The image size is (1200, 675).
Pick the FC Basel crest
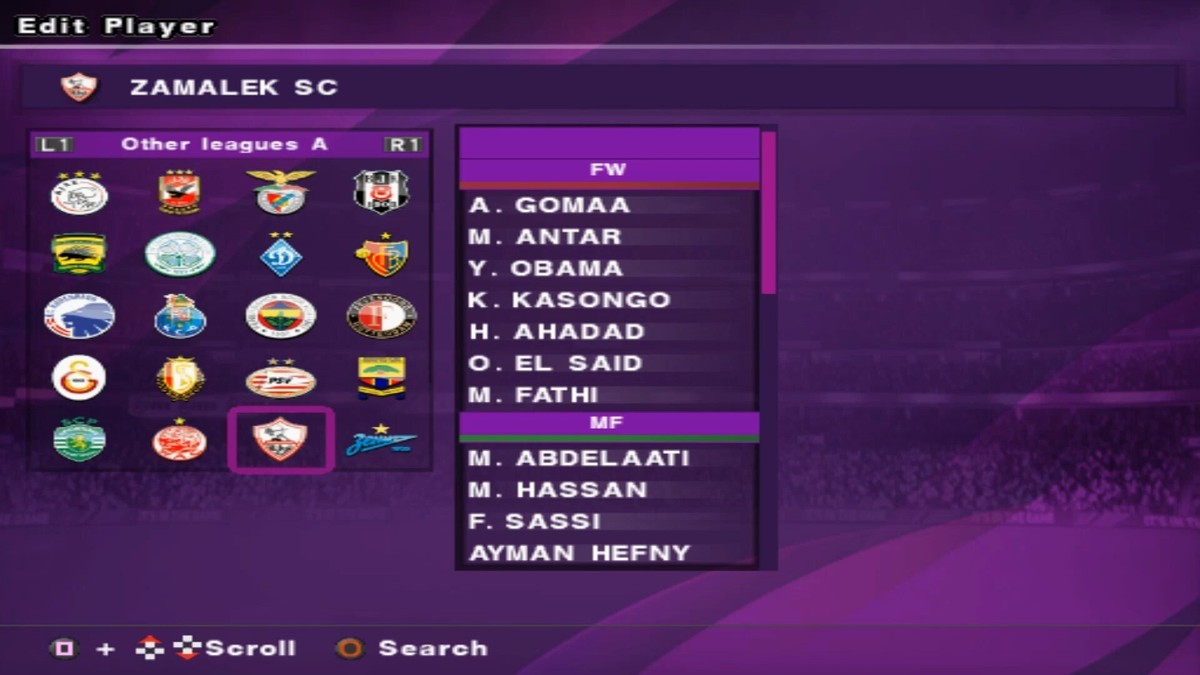coord(381,255)
